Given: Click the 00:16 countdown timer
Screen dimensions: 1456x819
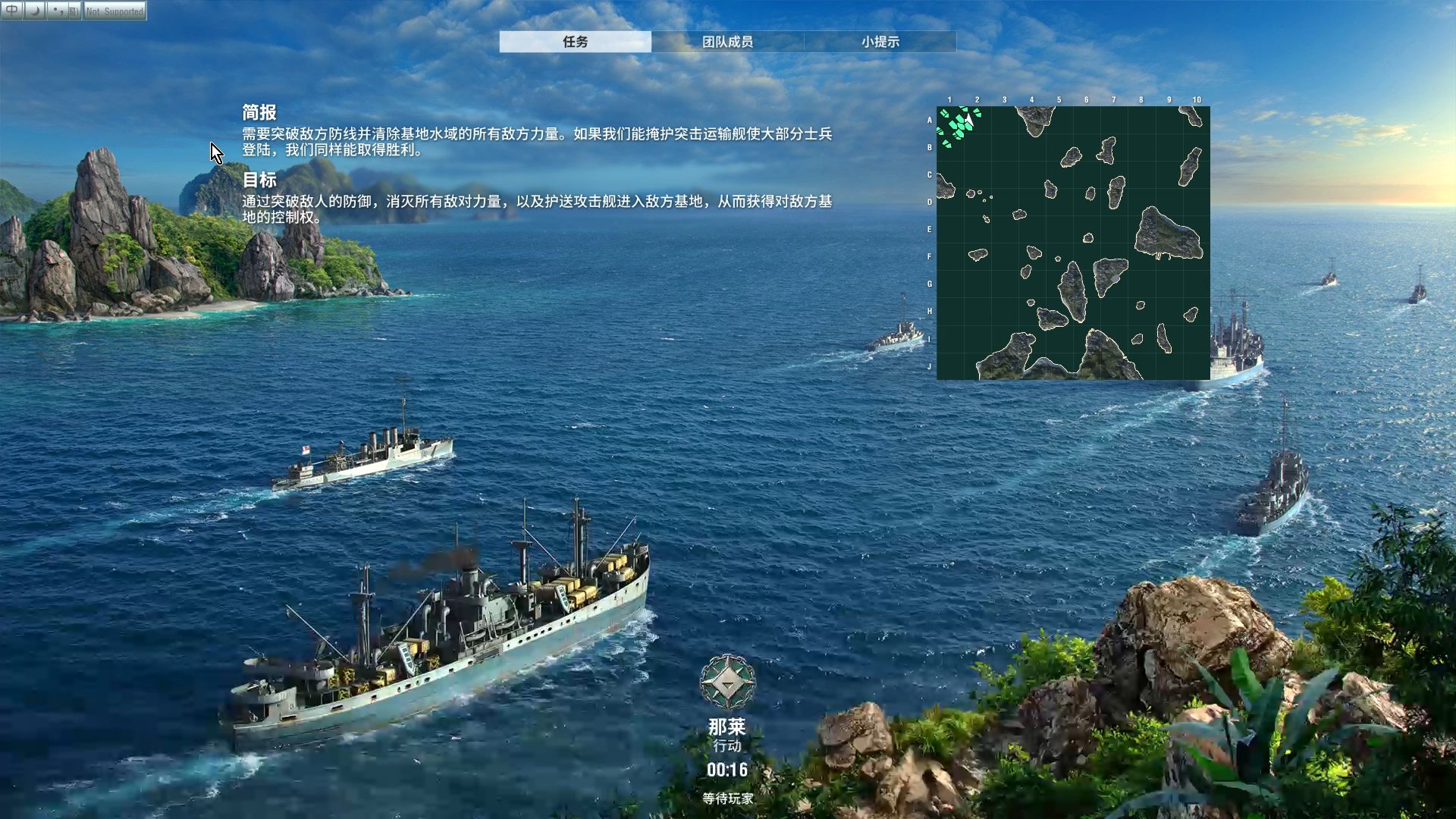Looking at the screenshot, I should click(726, 768).
